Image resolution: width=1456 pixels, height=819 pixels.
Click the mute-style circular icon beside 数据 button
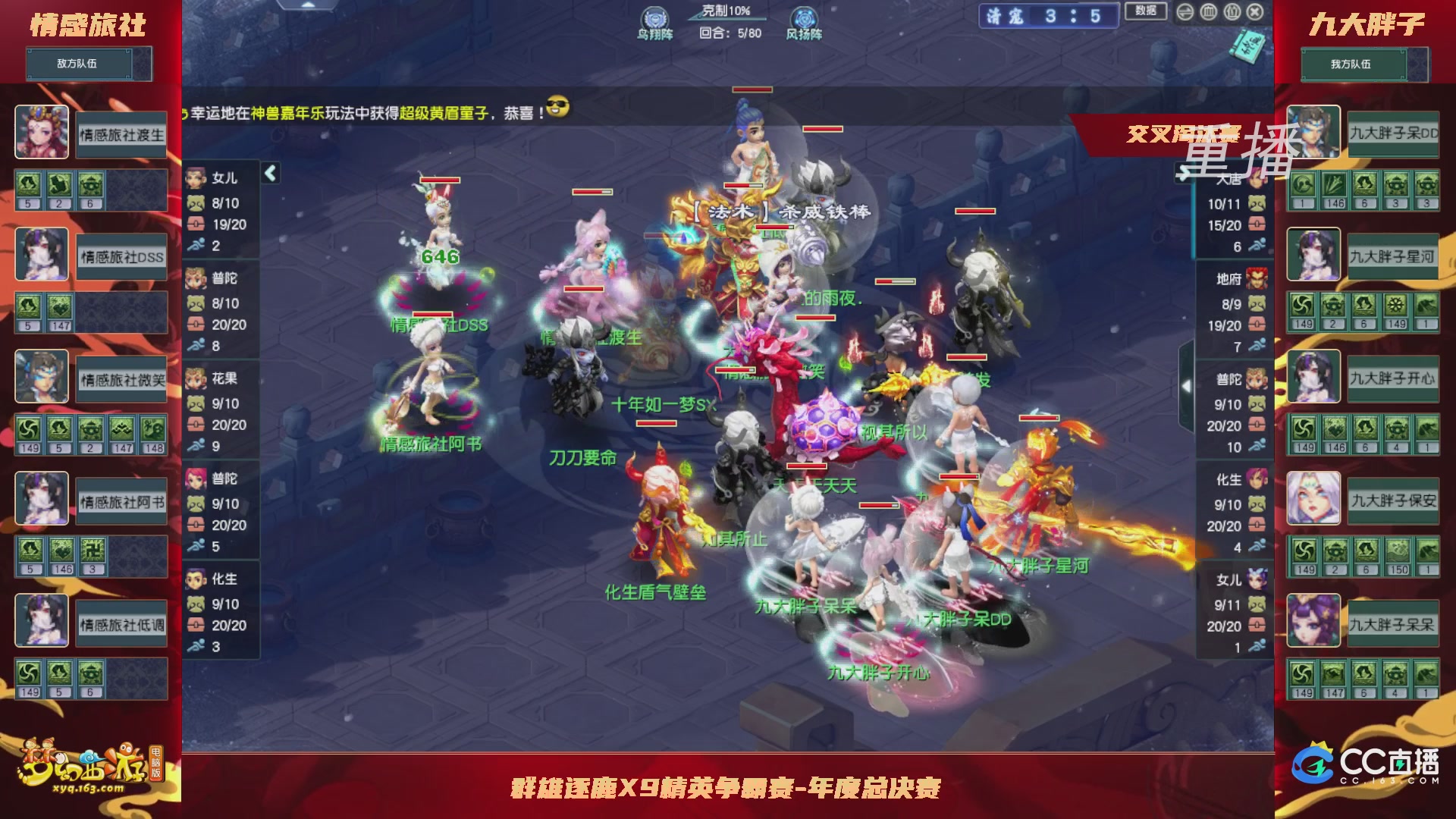pyautogui.click(x=1185, y=12)
